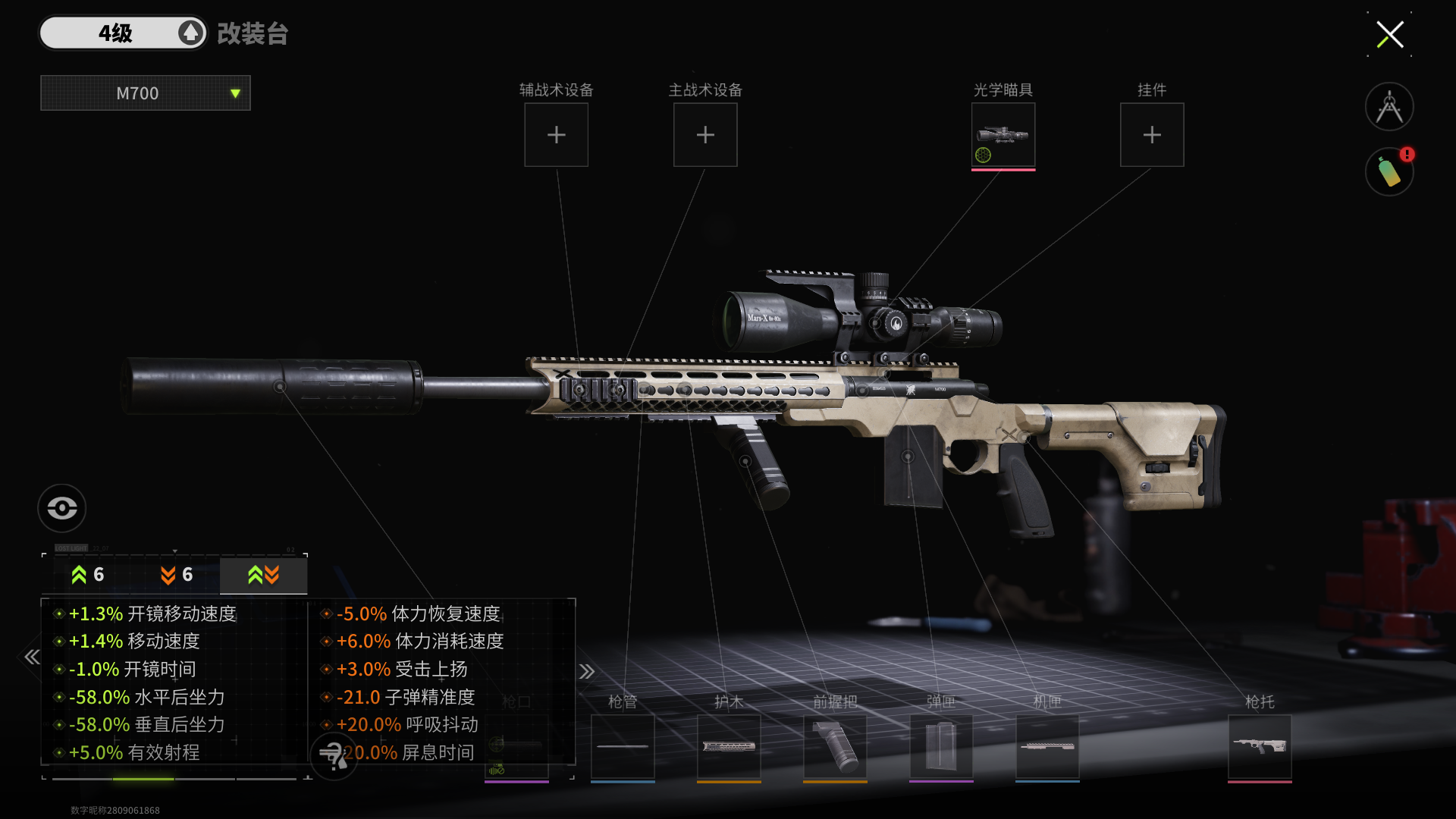Click the level 4 upgrade arrow button
The image size is (1456, 819).
pos(190,33)
